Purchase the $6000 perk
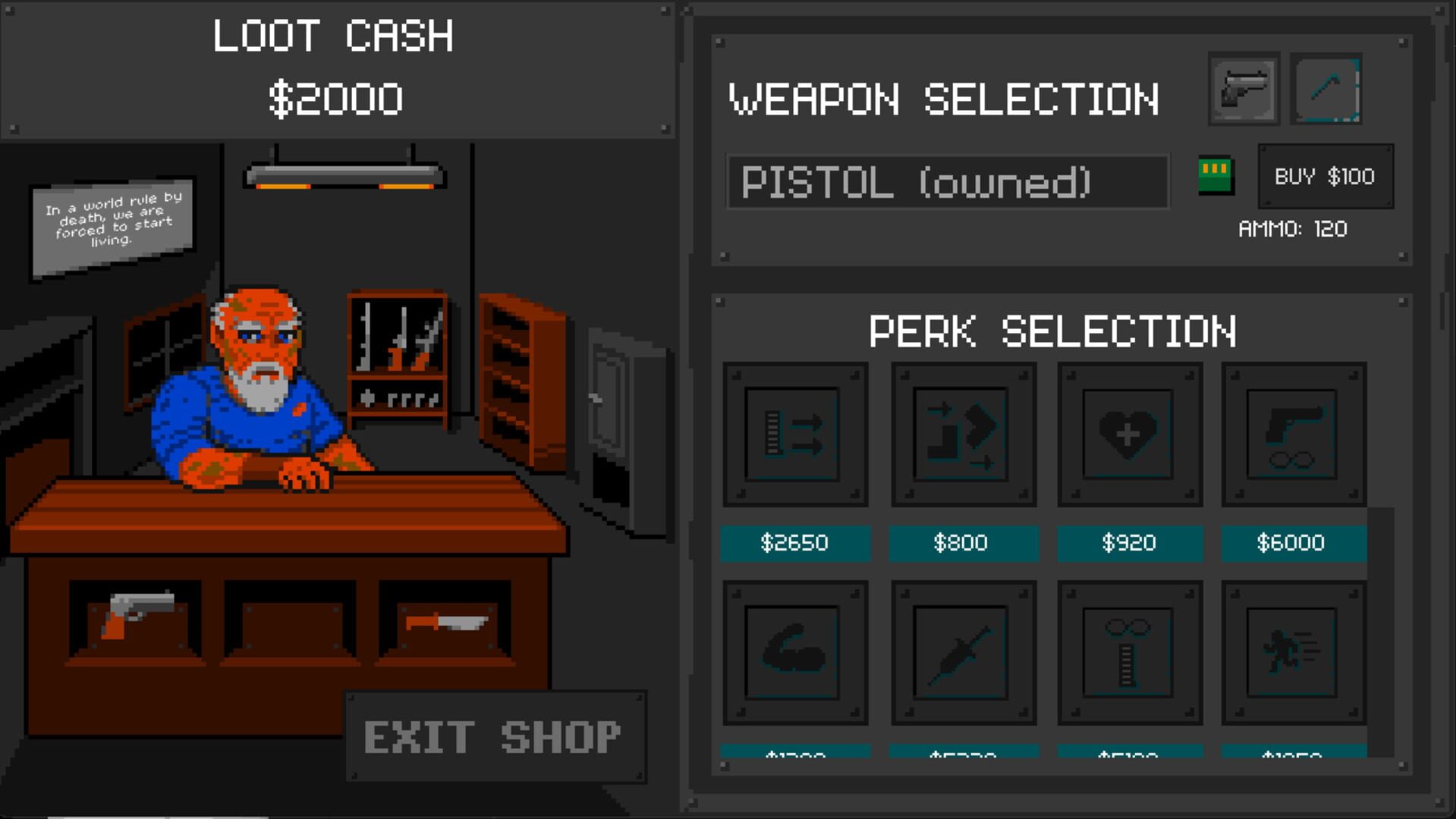The width and height of the screenshot is (1456, 819). 1294,543
